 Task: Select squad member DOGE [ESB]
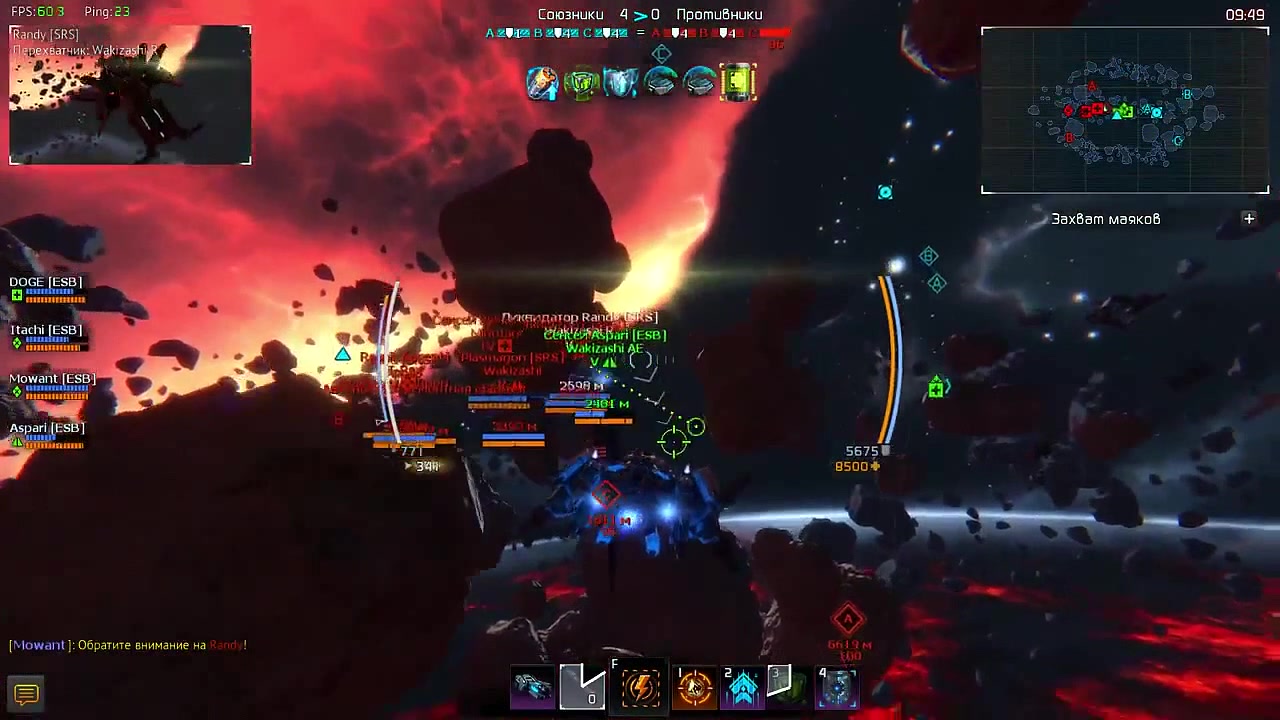tap(46, 283)
